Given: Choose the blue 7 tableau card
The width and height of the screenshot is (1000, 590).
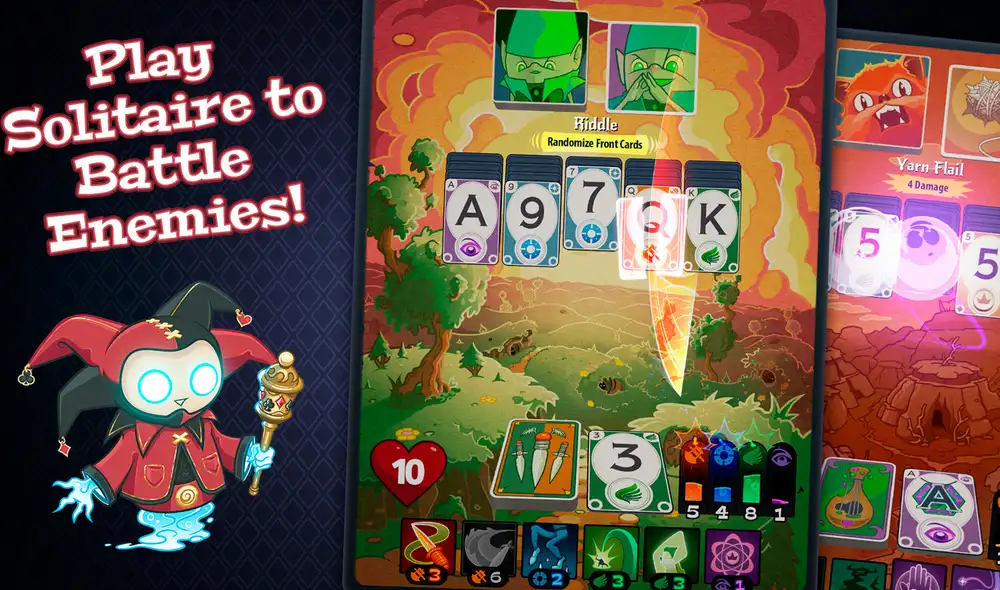Looking at the screenshot, I should [x=592, y=216].
